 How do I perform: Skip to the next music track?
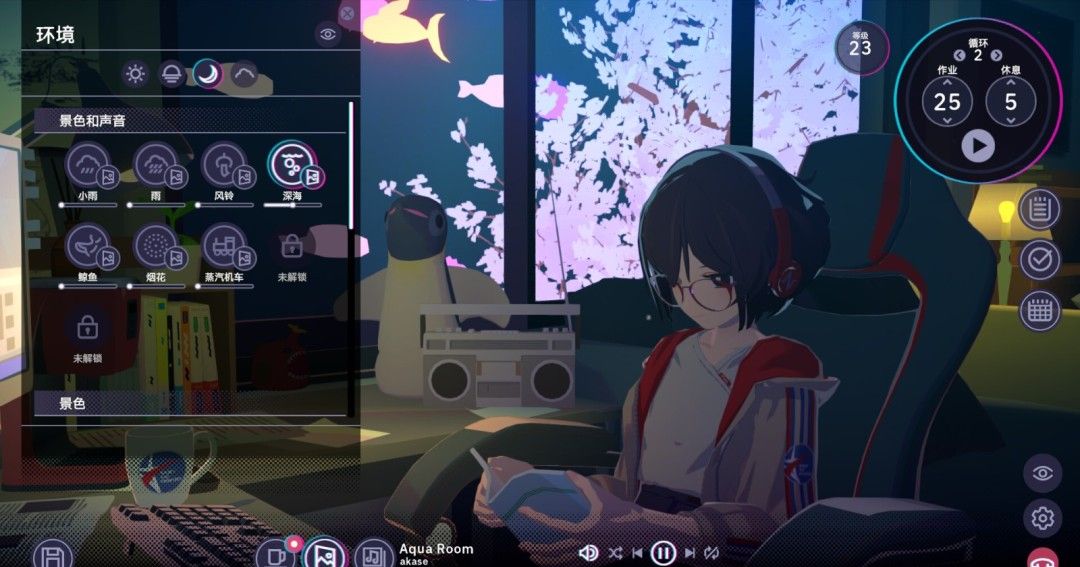tap(689, 552)
